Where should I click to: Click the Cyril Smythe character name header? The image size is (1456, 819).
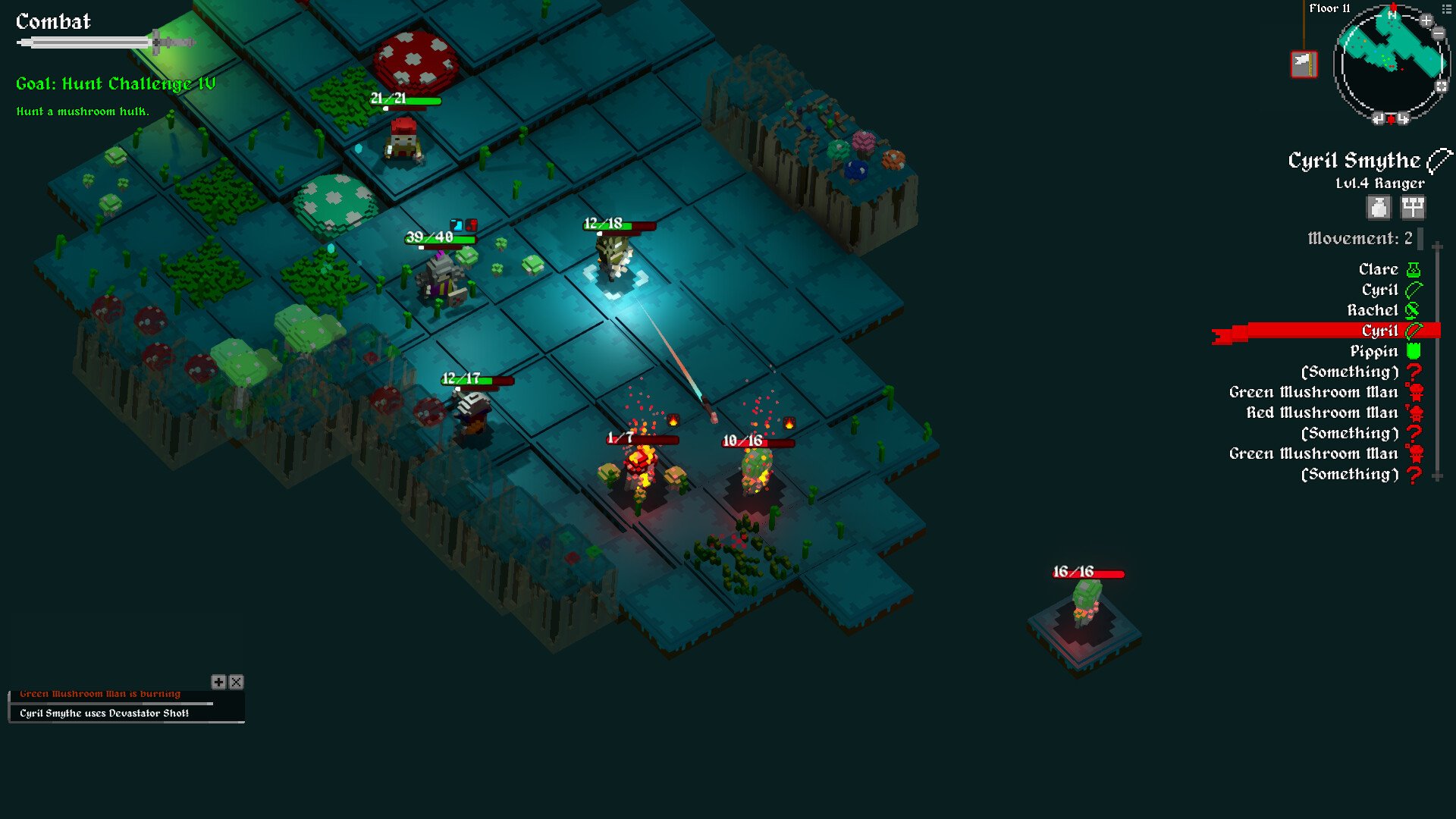pyautogui.click(x=1354, y=161)
